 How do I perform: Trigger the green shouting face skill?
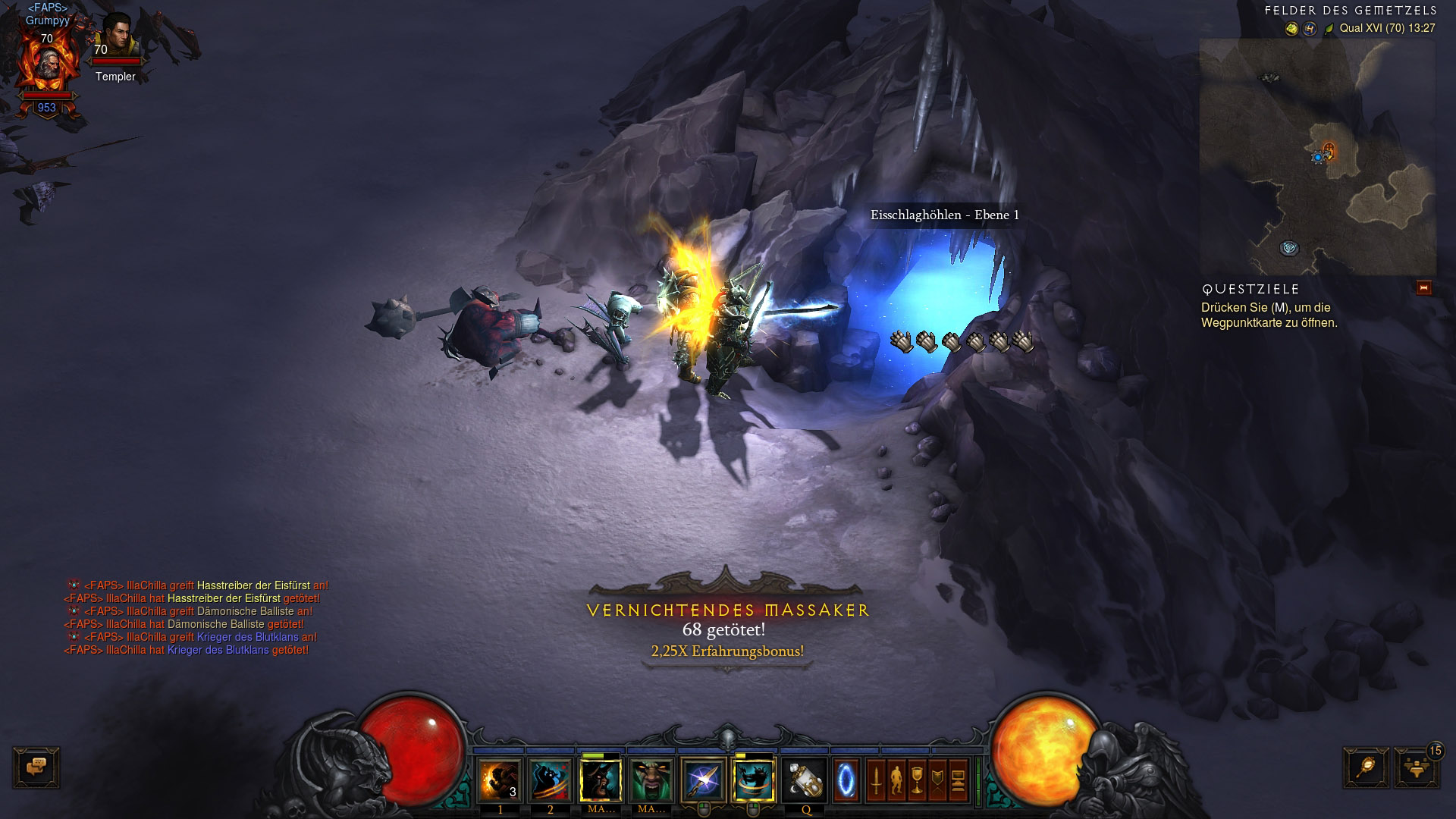(651, 780)
